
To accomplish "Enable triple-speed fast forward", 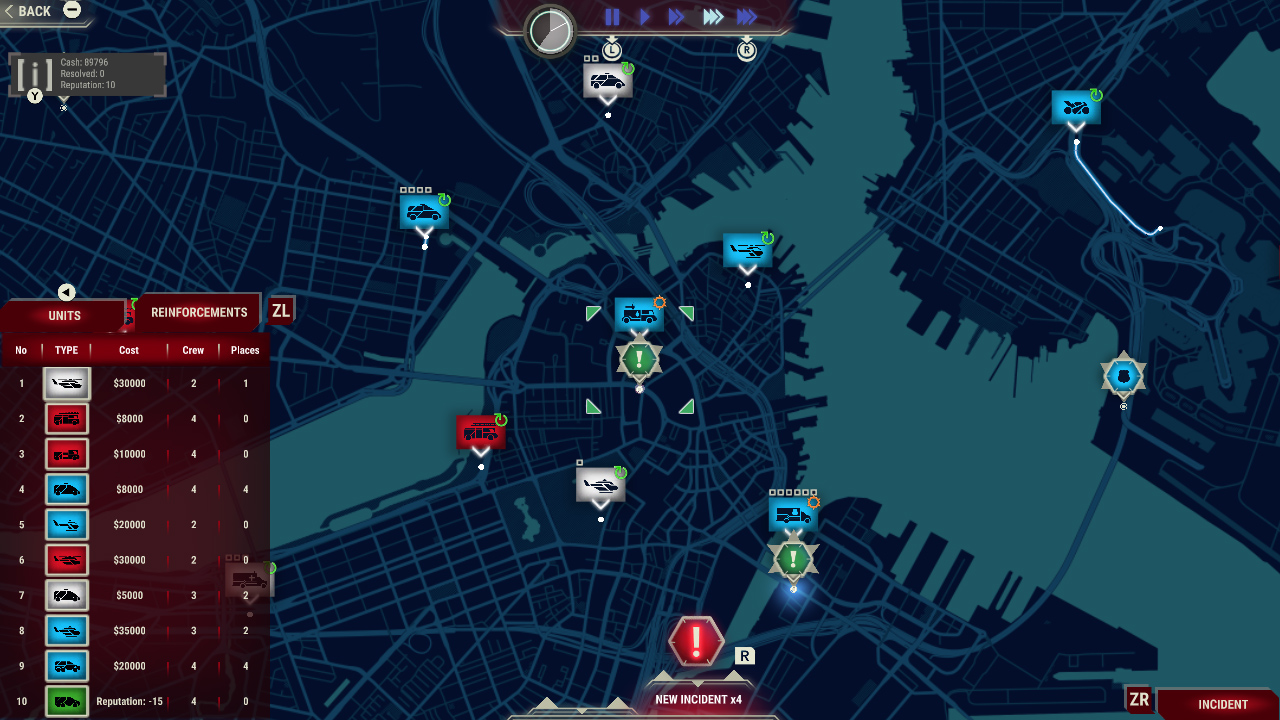I will [711, 17].
